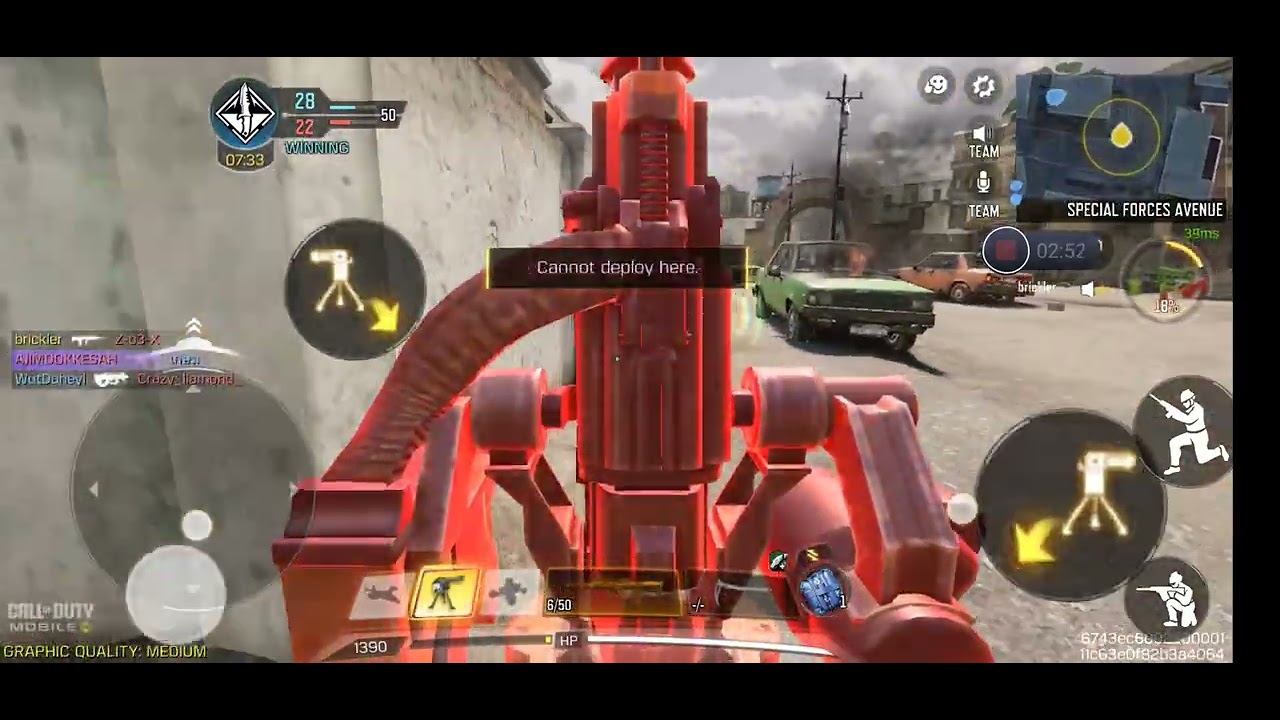Tap the running soldier slide button
Viewport: 1280px width, 720px height.
coord(1187,430)
